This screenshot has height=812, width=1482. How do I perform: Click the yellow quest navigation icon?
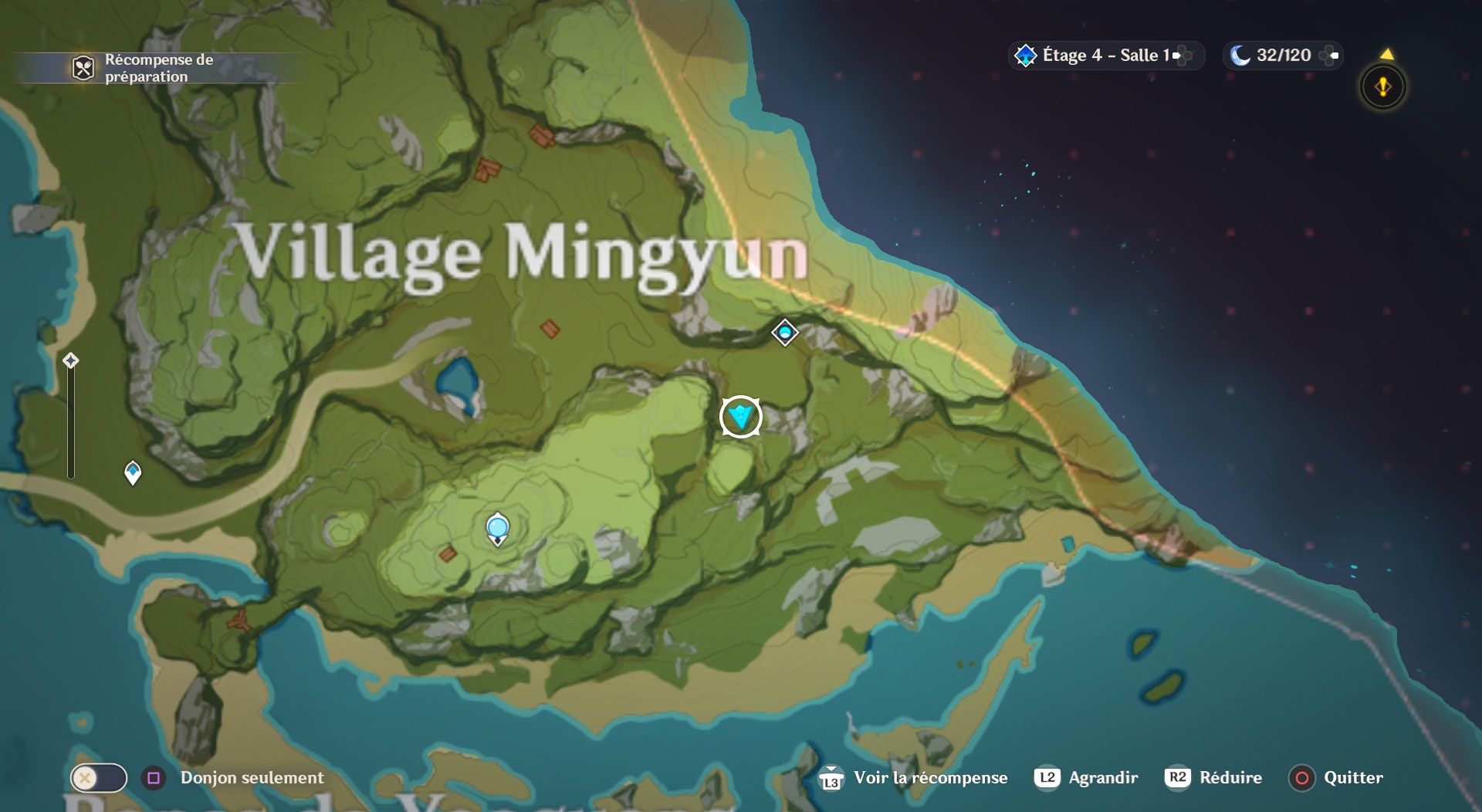[1382, 86]
